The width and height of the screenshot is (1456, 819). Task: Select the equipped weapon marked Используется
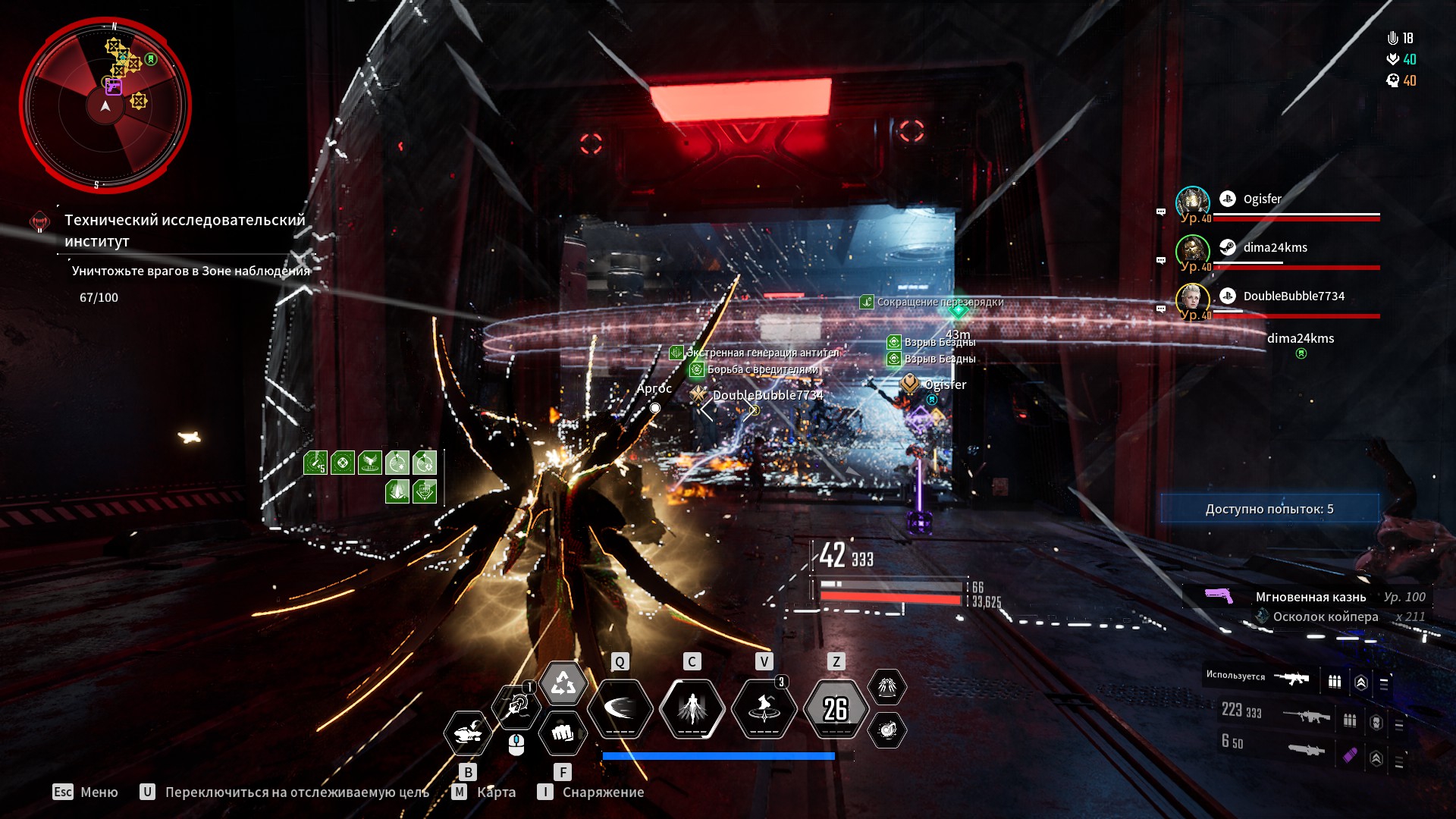pos(1291,679)
